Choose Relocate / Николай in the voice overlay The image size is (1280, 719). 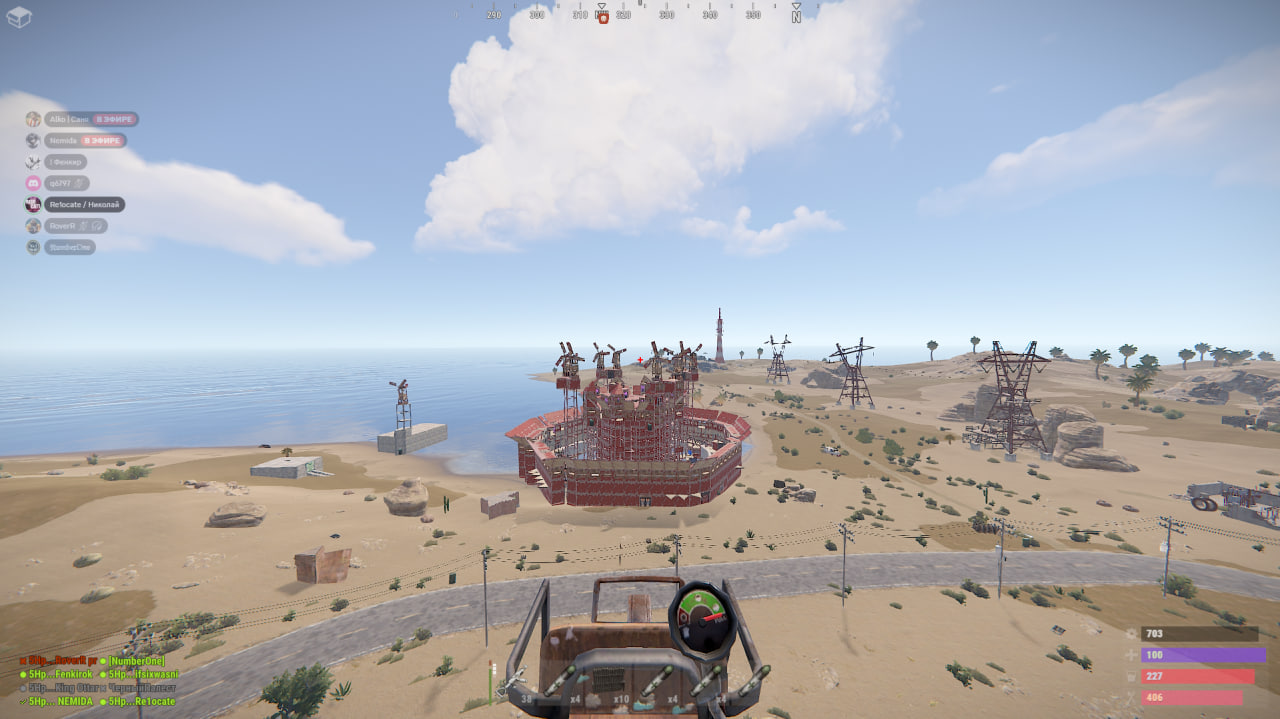(84, 204)
